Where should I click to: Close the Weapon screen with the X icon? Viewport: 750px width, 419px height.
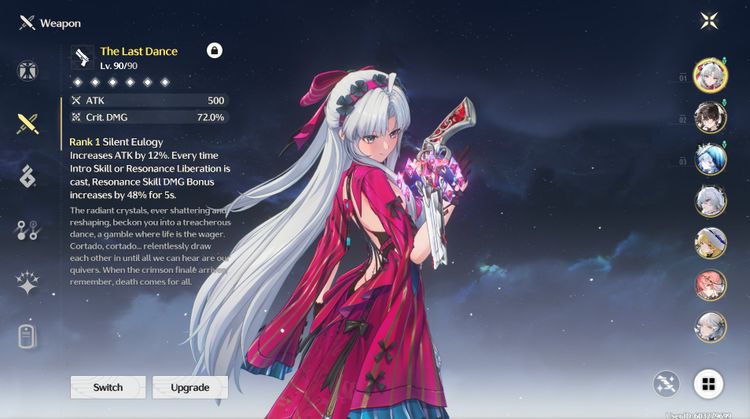pos(709,21)
